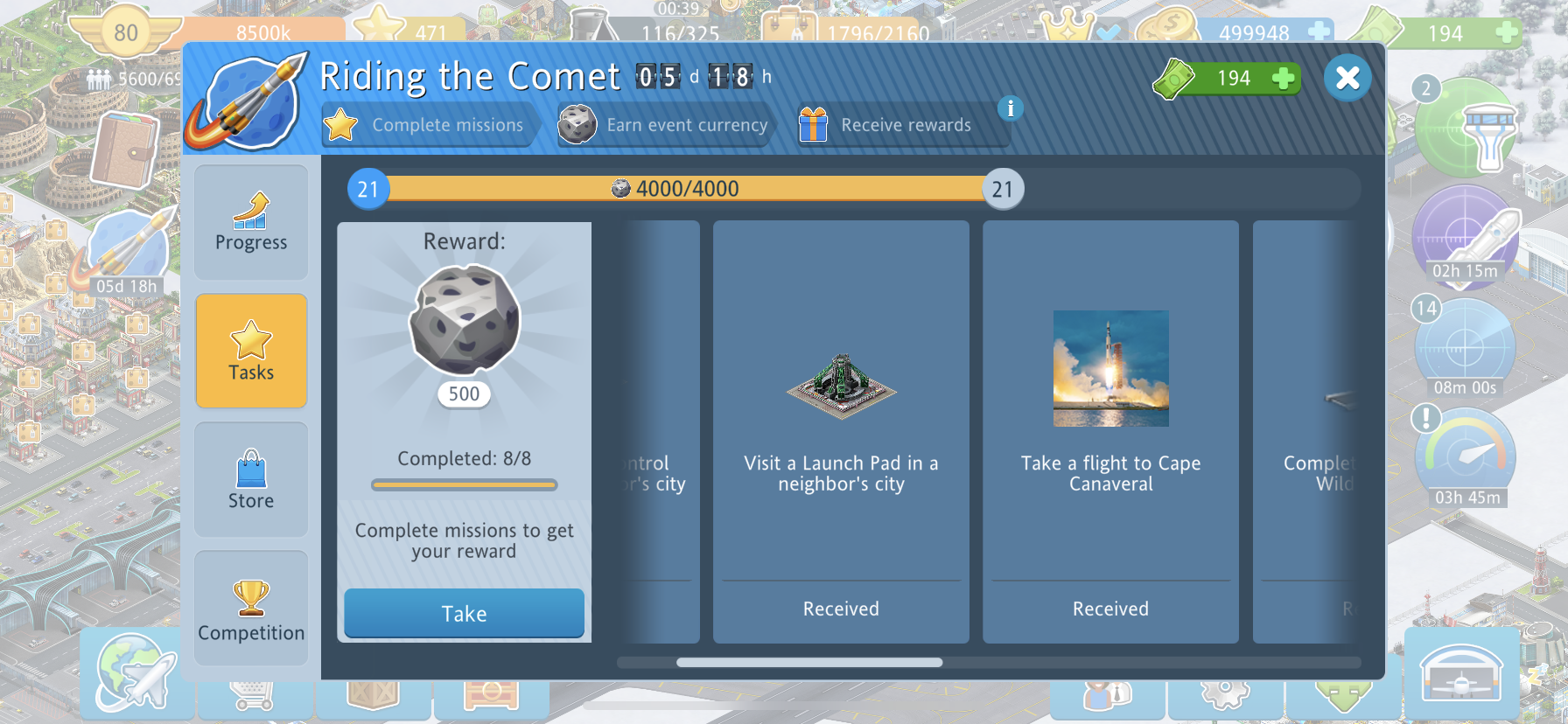Open the brown journal notebook
Image resolution: width=1568 pixels, height=724 pixels.
(x=125, y=150)
